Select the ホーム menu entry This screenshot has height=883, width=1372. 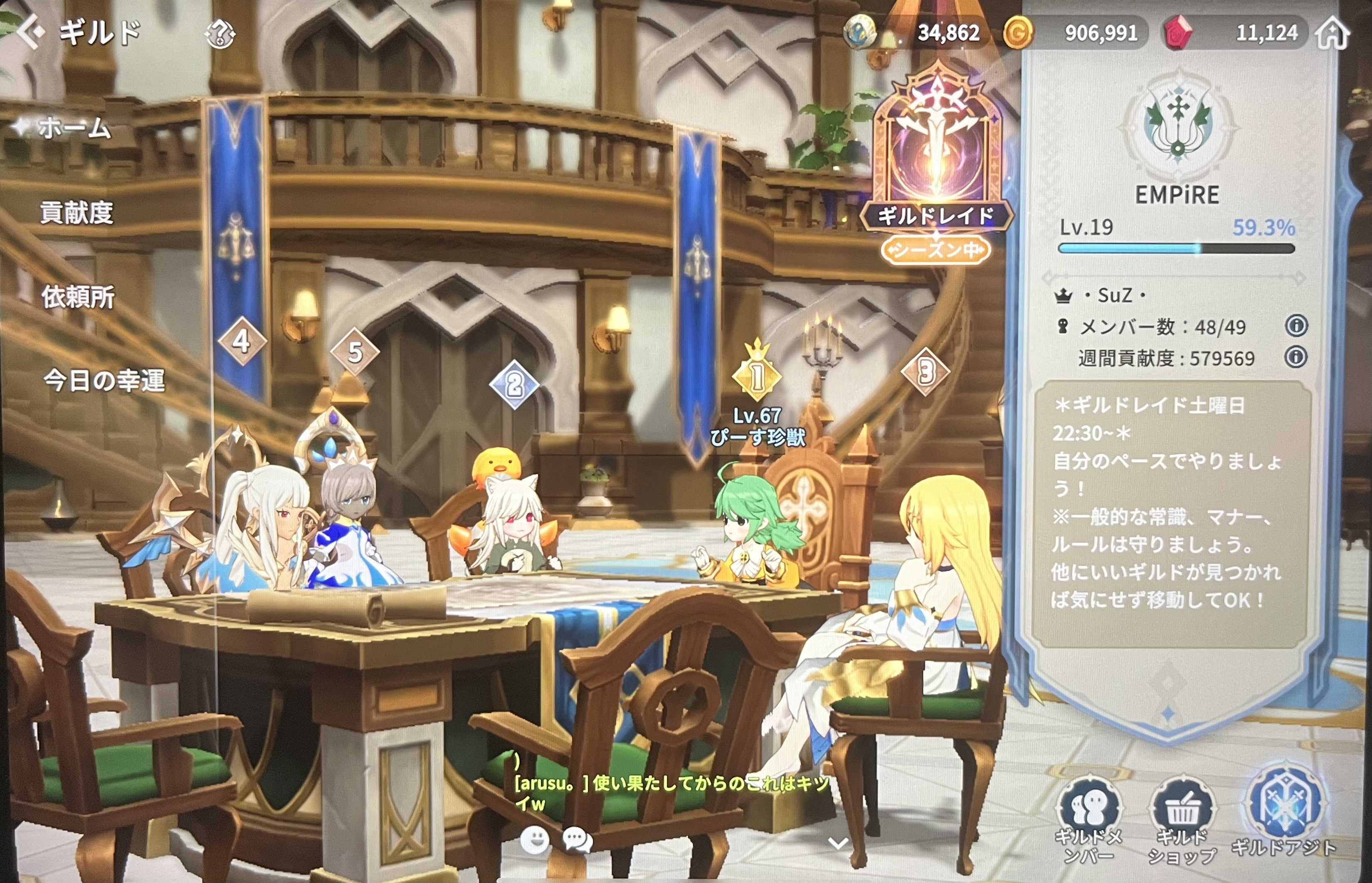click(74, 127)
